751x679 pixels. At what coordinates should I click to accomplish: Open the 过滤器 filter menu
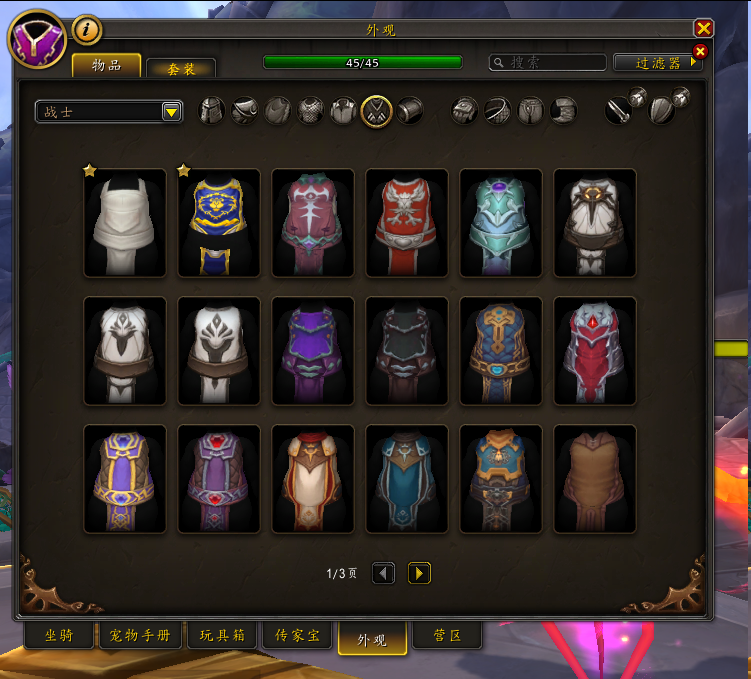point(658,62)
